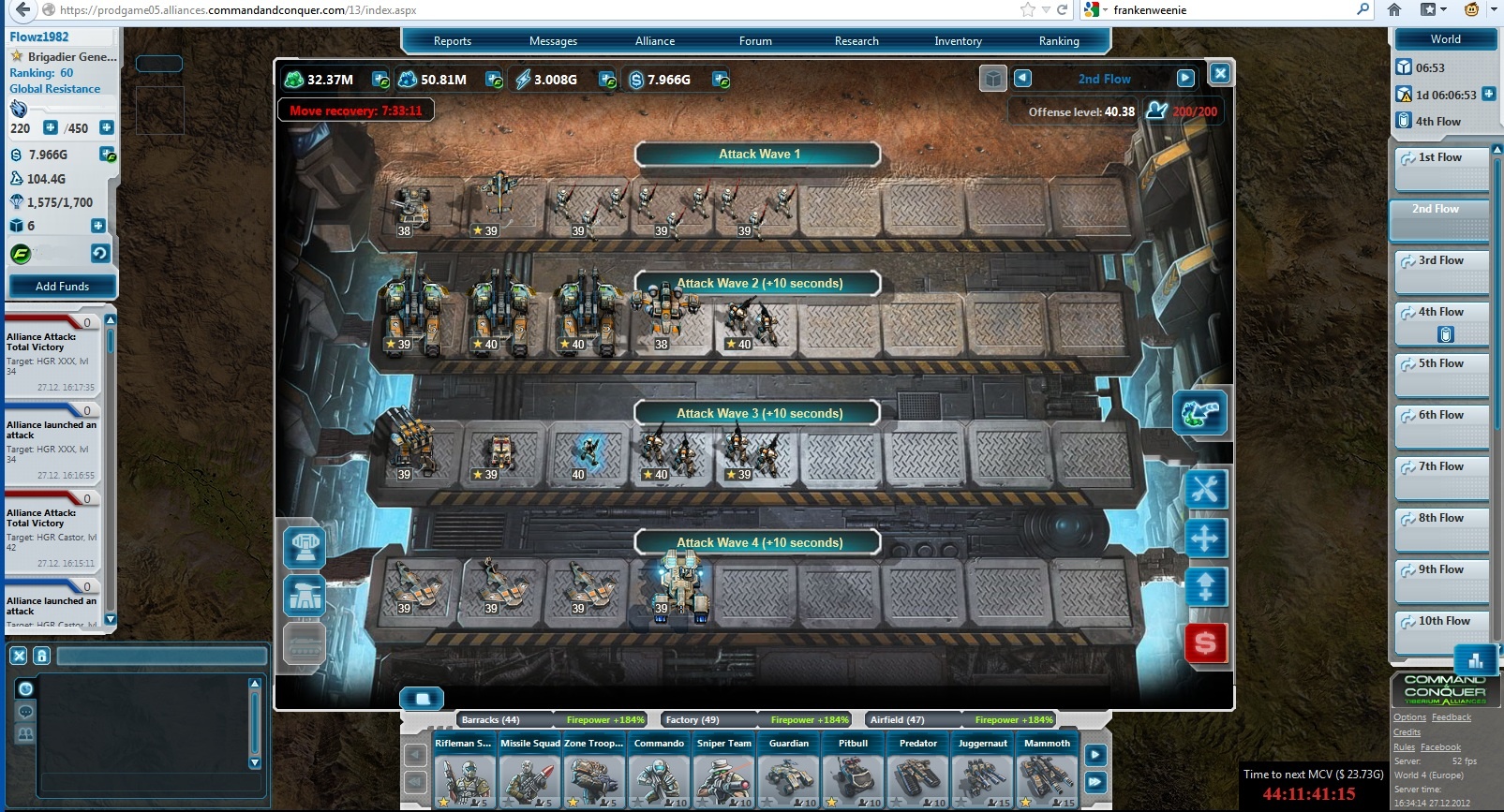The width and height of the screenshot is (1504, 812).
Task: Open the Messages menu
Action: 553,41
